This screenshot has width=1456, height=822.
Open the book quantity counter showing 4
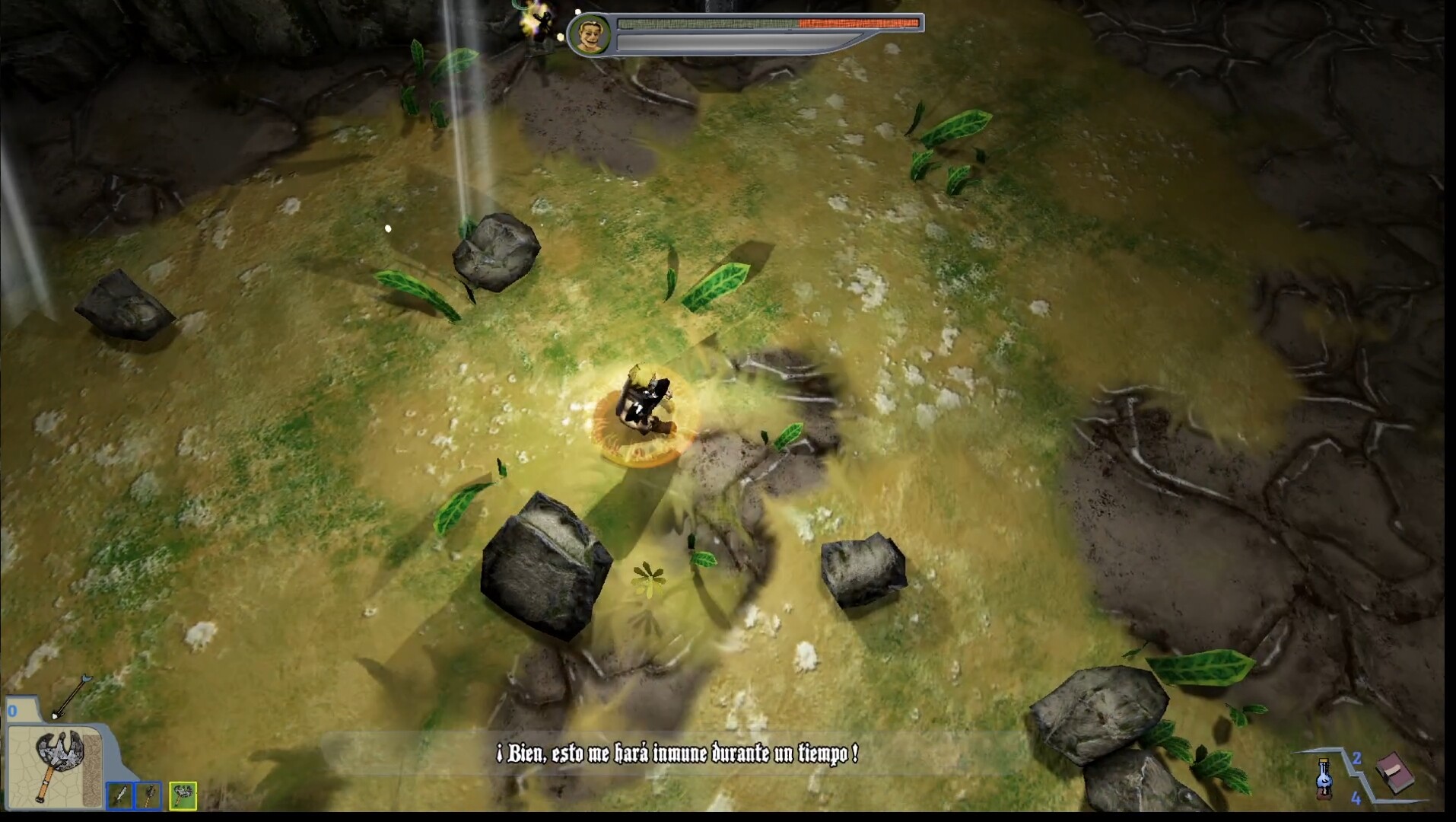(x=1356, y=799)
